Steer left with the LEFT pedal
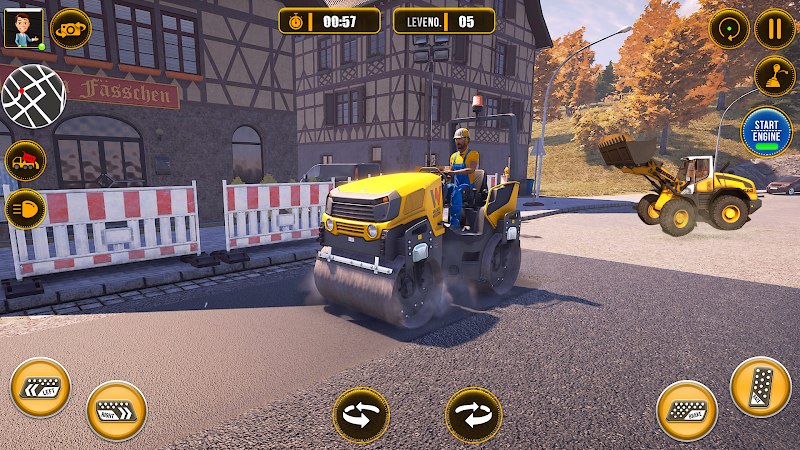 [40, 388]
